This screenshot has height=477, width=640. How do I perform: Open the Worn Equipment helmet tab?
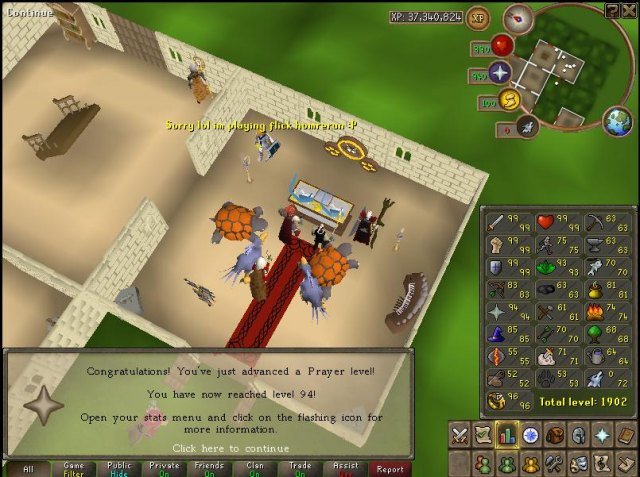click(x=577, y=435)
